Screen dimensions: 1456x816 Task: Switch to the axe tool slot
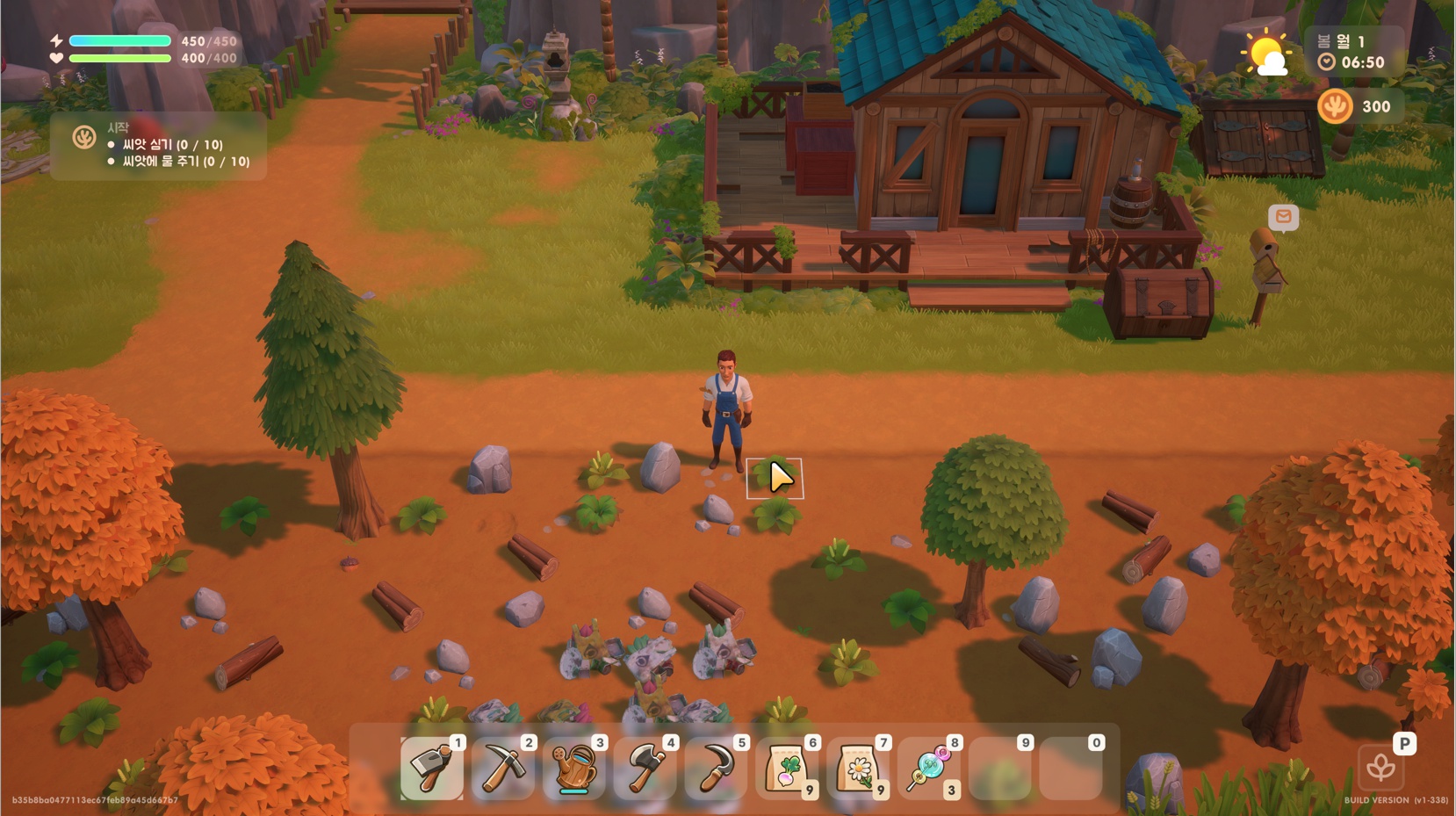[645, 769]
